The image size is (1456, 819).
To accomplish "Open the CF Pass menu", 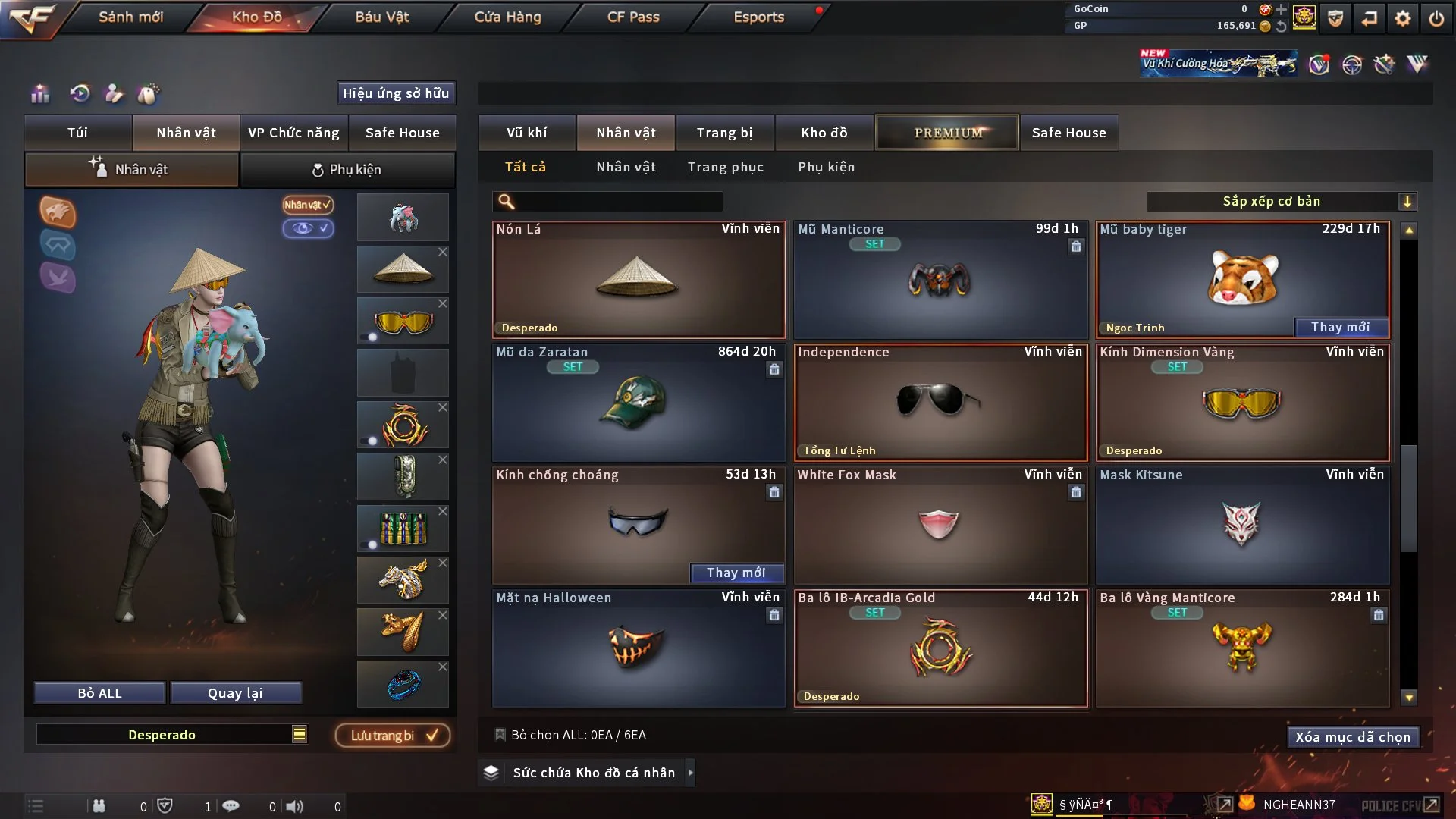I will [633, 17].
